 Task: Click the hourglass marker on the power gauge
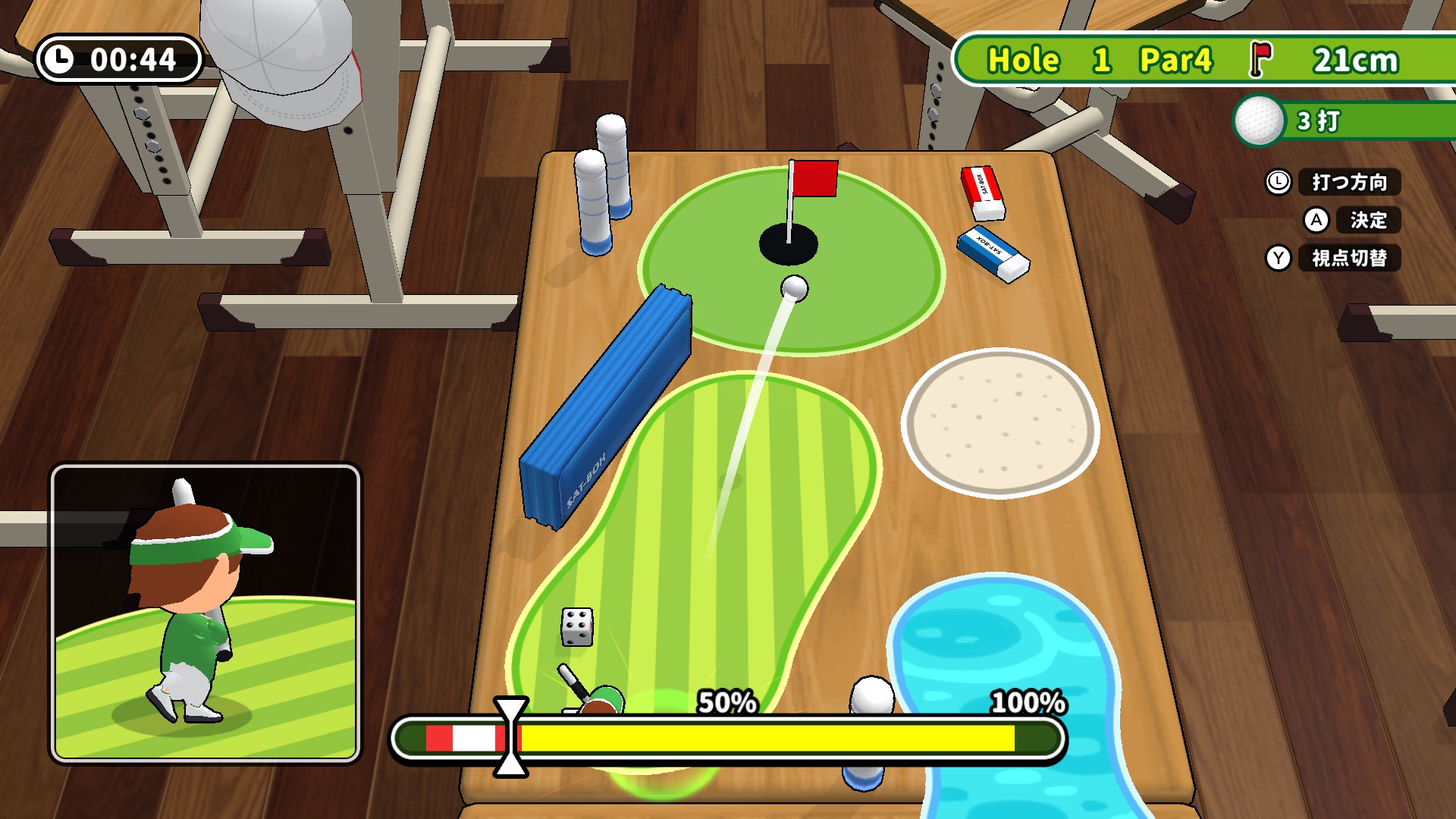click(x=510, y=737)
